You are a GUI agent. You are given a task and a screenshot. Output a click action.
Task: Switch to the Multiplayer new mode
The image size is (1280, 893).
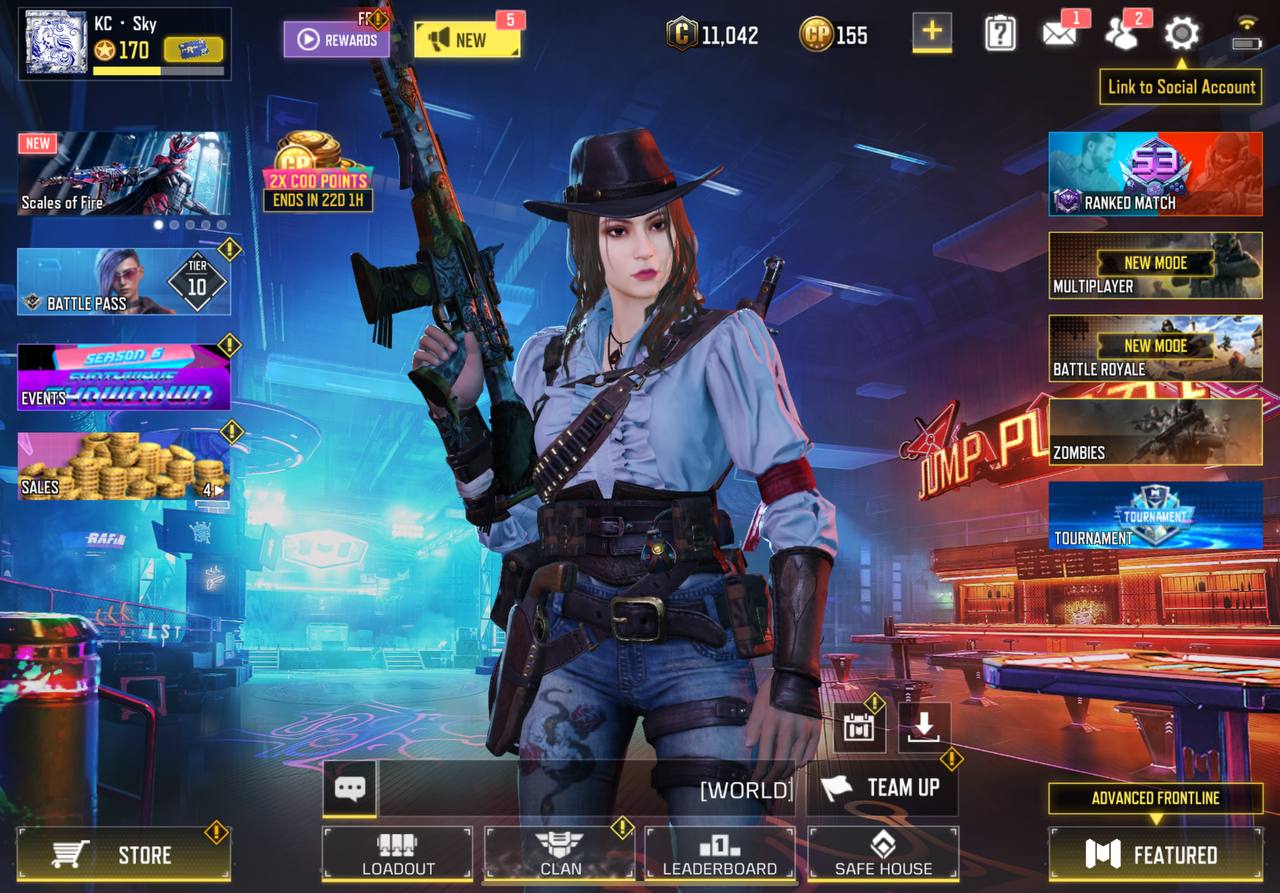(x=1154, y=265)
